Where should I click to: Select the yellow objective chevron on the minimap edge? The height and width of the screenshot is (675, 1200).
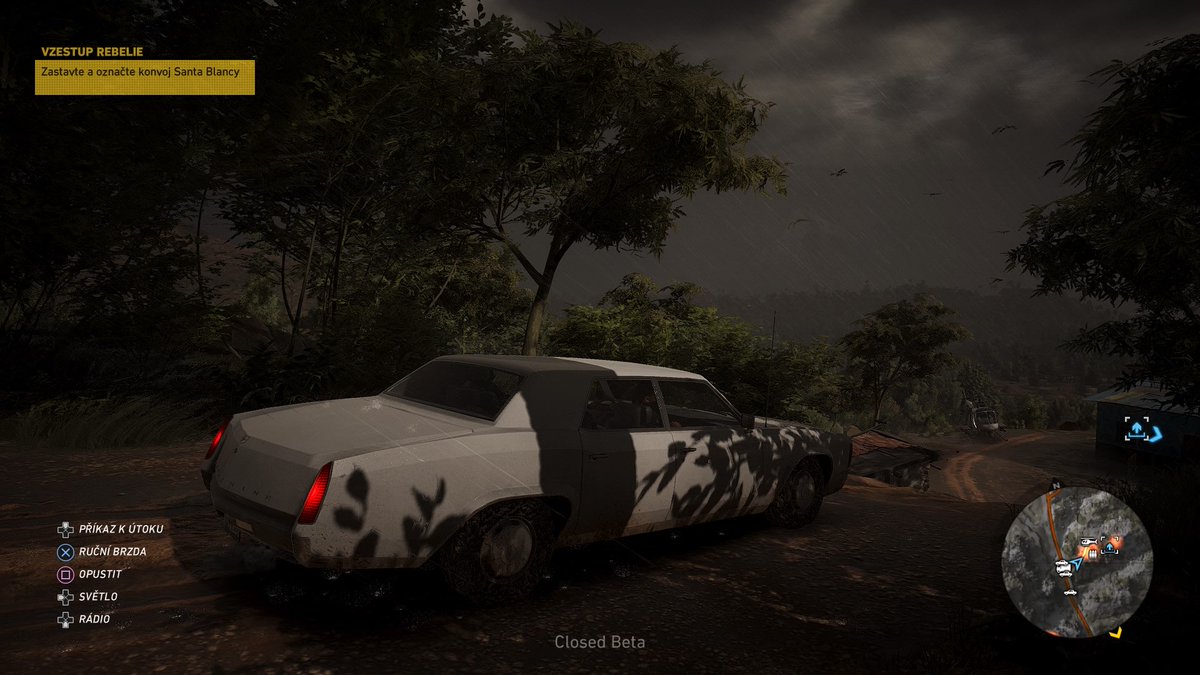1115,632
